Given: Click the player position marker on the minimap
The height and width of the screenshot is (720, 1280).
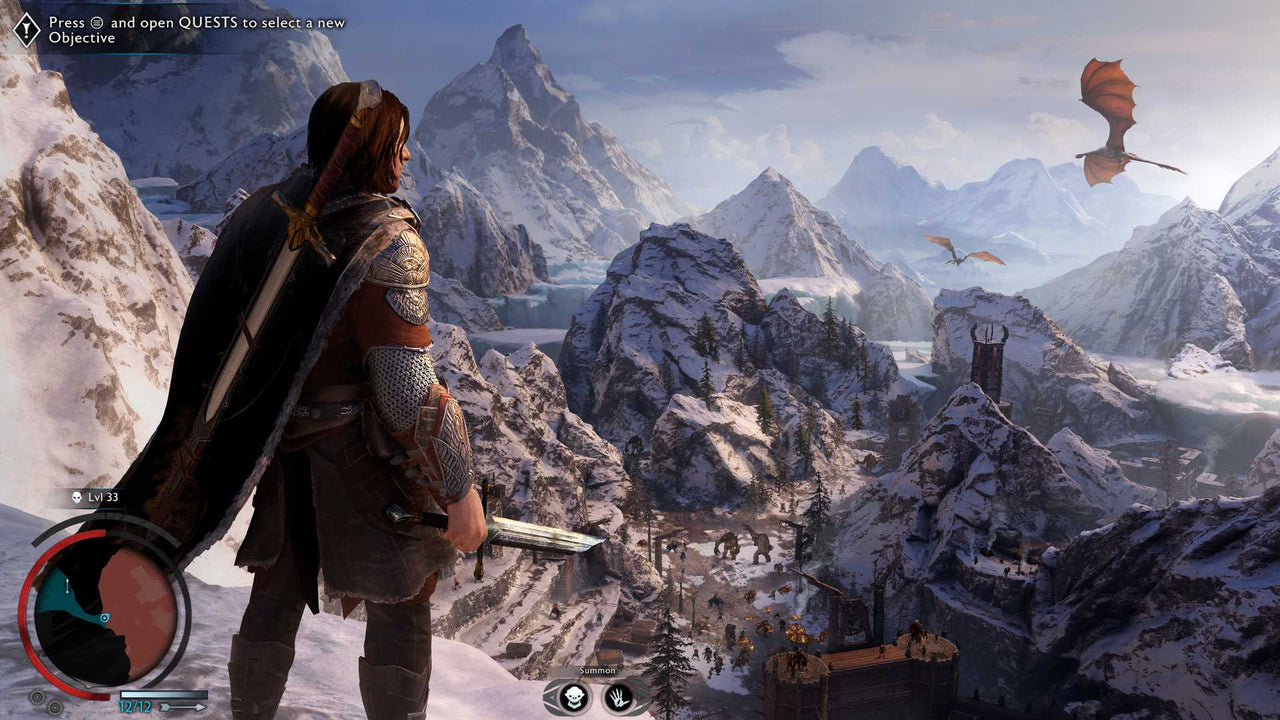Looking at the screenshot, I should pos(104,617).
